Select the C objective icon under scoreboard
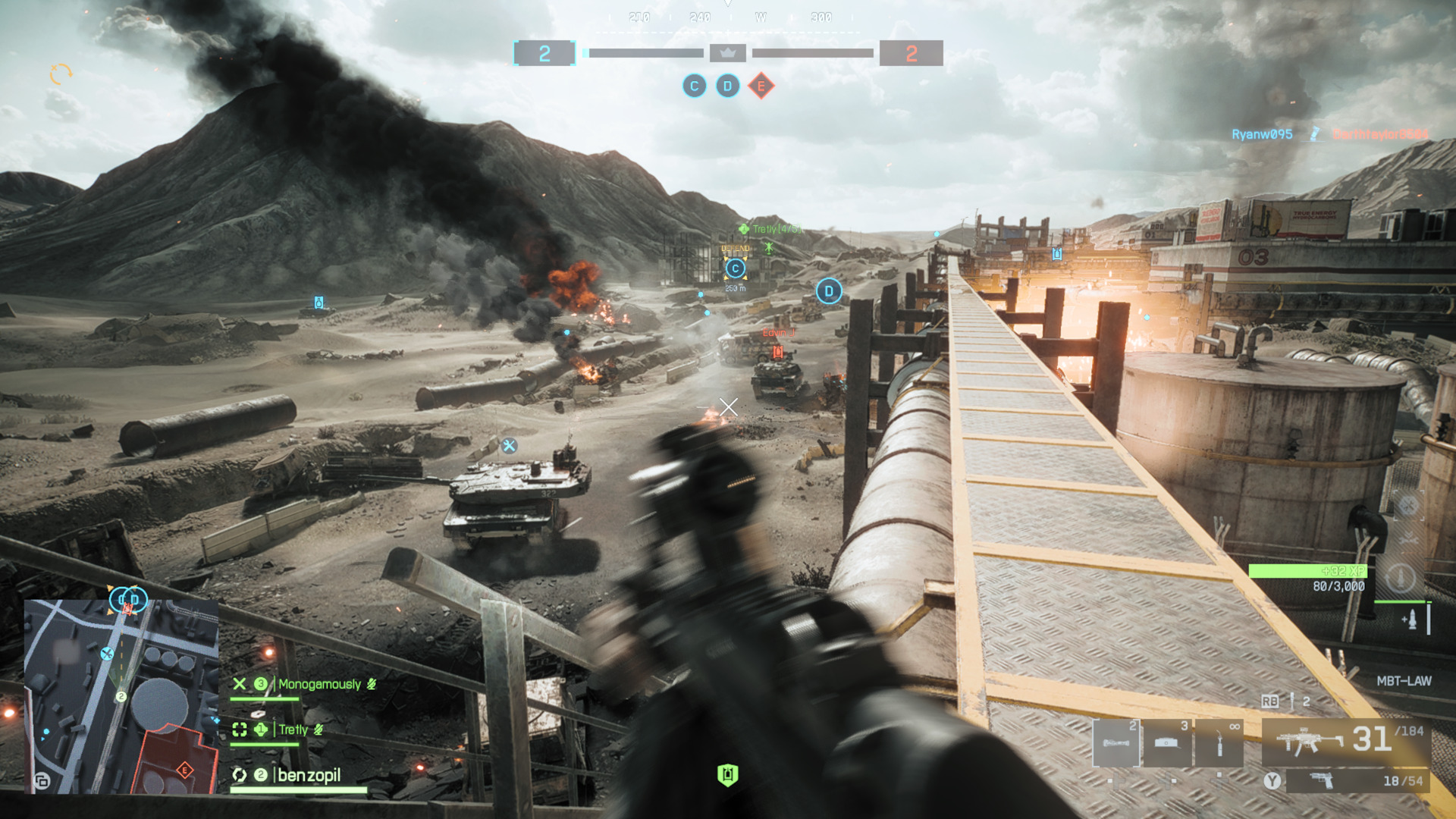Viewport: 1456px width, 819px height. pyautogui.click(x=694, y=86)
